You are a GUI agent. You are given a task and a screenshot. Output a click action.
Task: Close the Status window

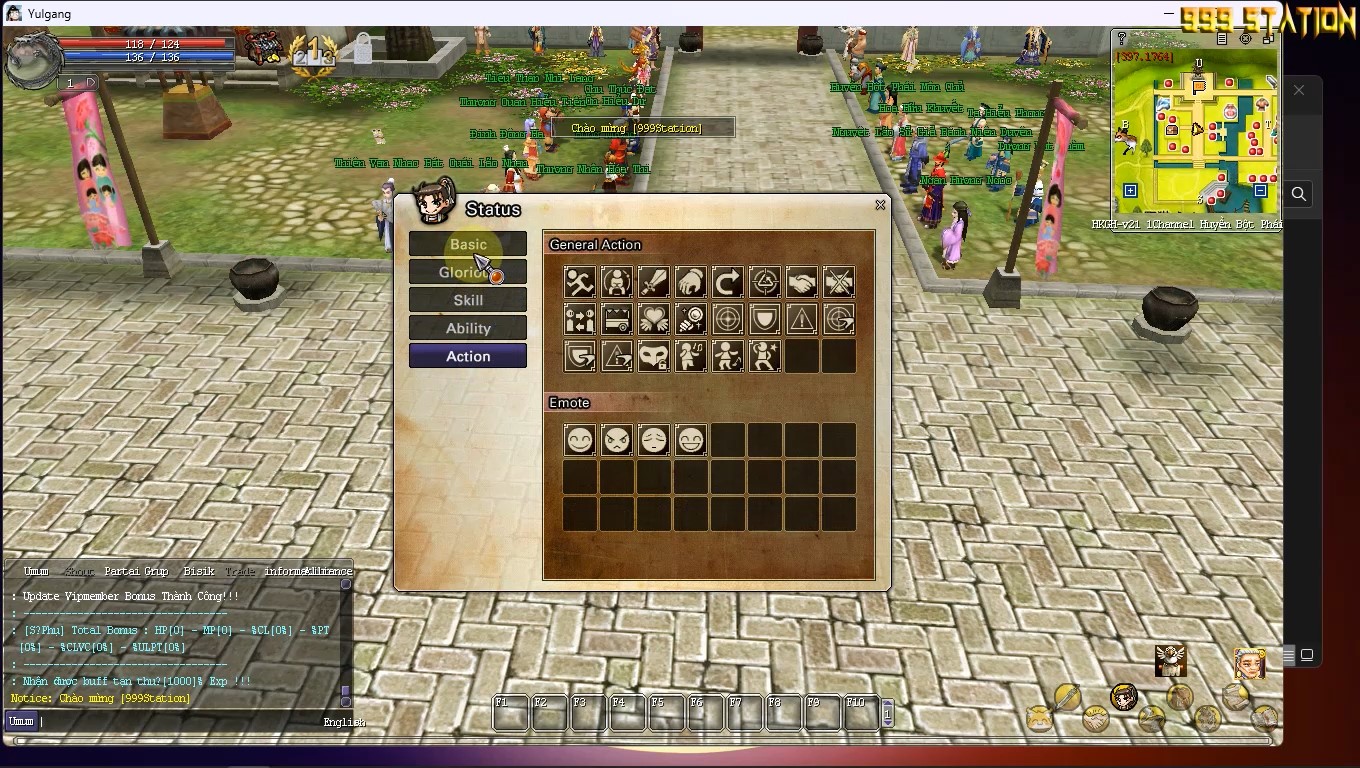(x=880, y=205)
